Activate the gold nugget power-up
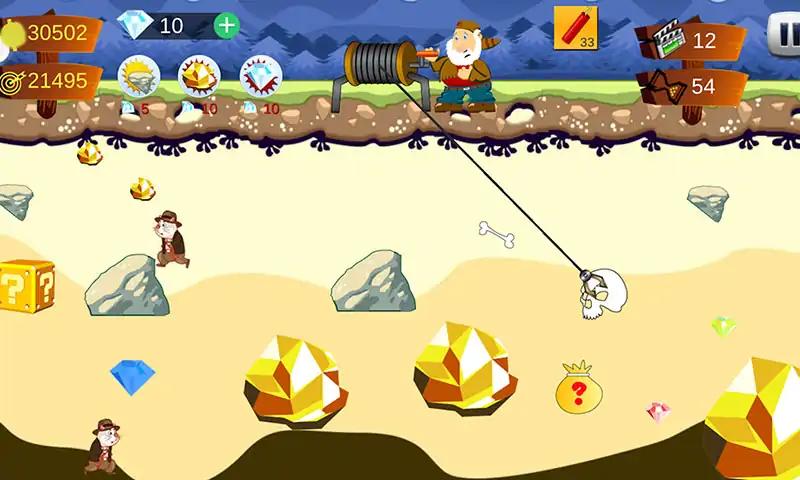This screenshot has height=480, width=800. (199, 76)
